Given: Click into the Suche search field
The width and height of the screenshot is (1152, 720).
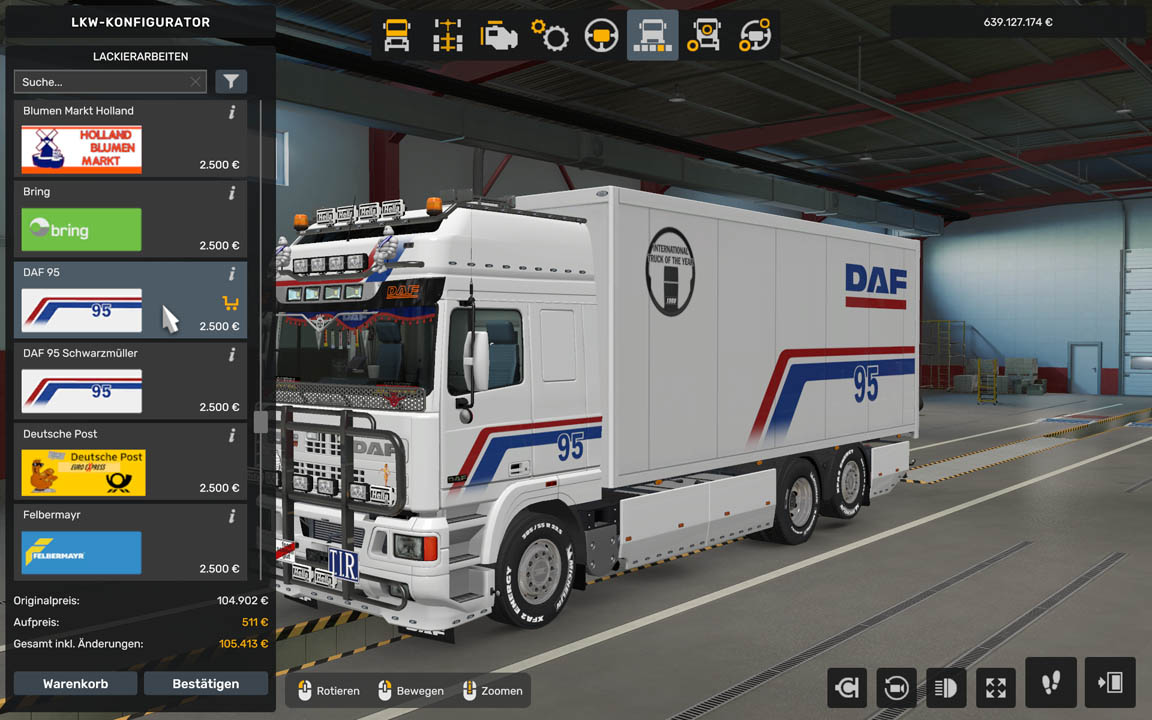Looking at the screenshot, I should click(x=100, y=82).
